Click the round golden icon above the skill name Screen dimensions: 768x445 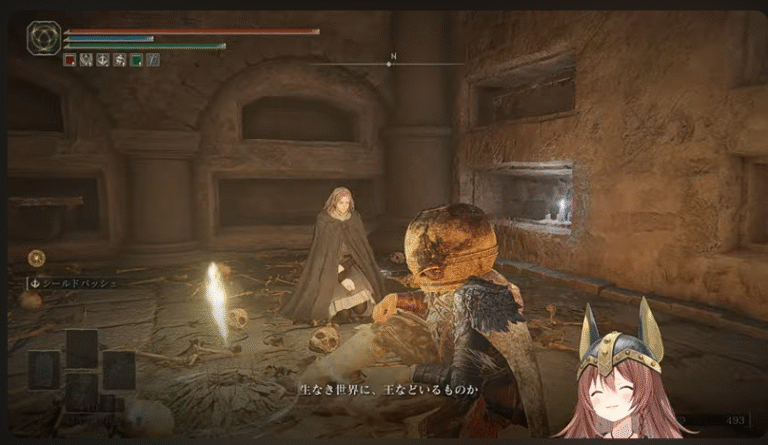[36, 258]
